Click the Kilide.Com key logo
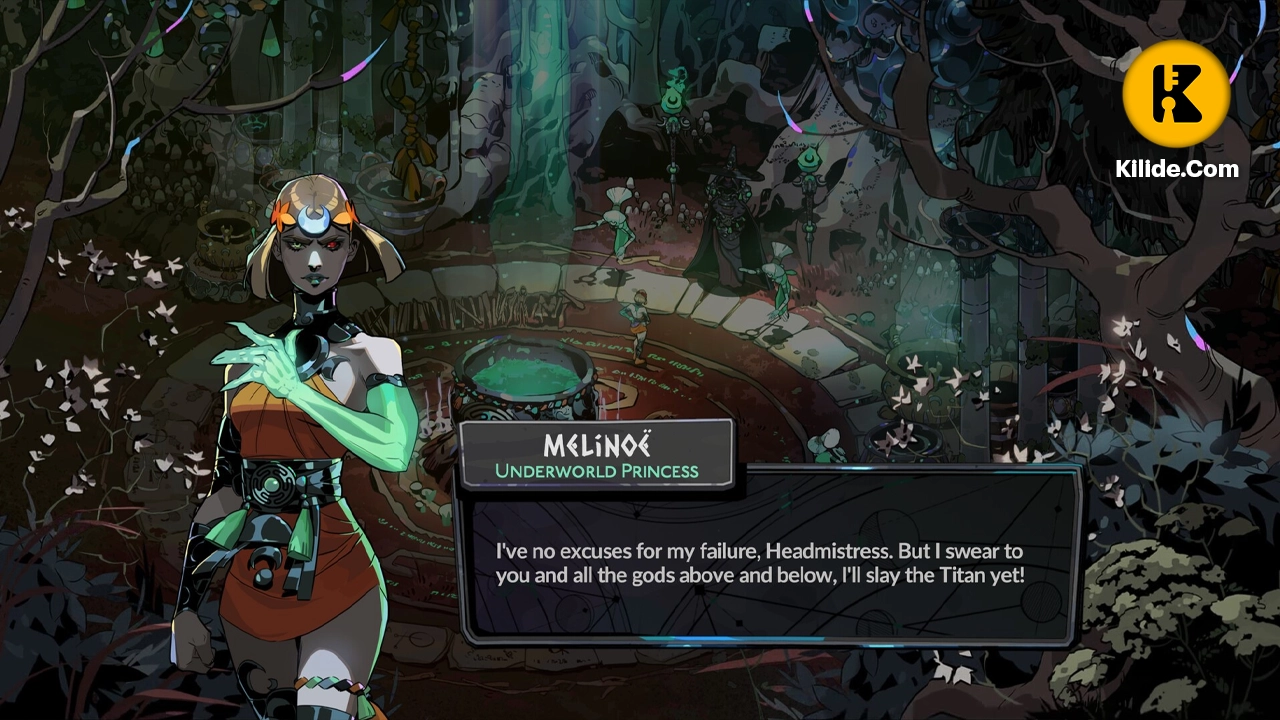 pos(1176,94)
